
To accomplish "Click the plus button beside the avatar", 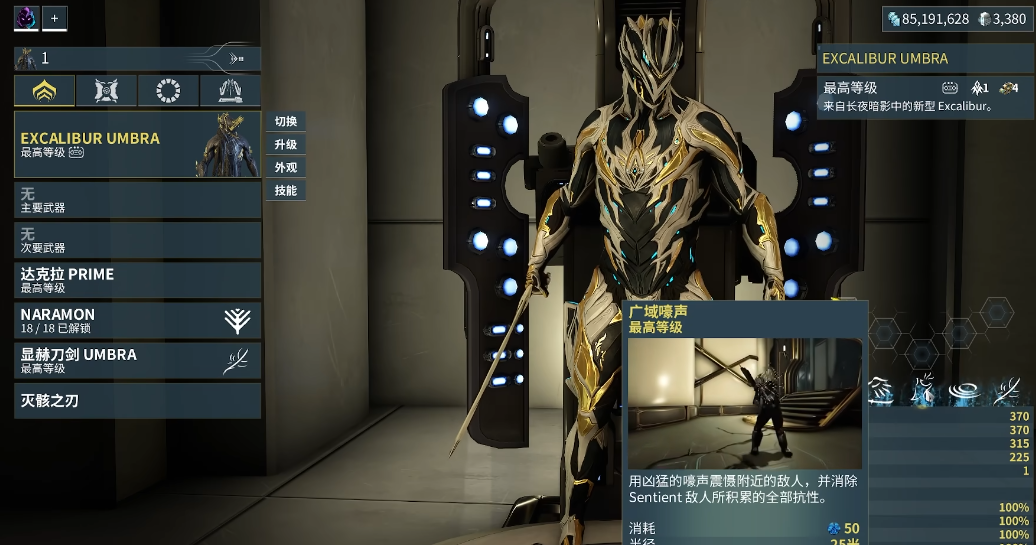I will (55, 18).
